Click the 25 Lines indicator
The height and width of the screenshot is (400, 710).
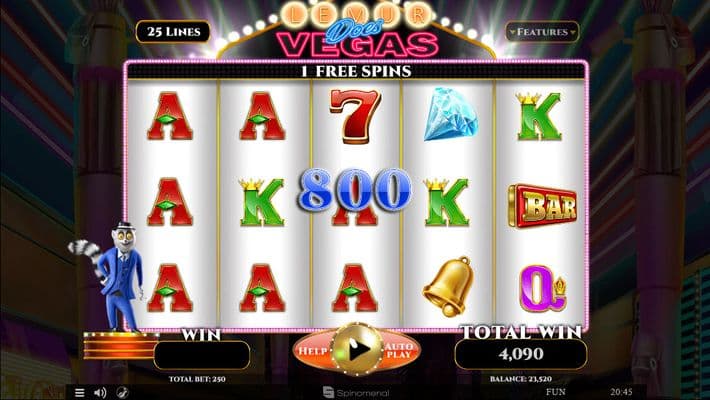[x=173, y=31]
